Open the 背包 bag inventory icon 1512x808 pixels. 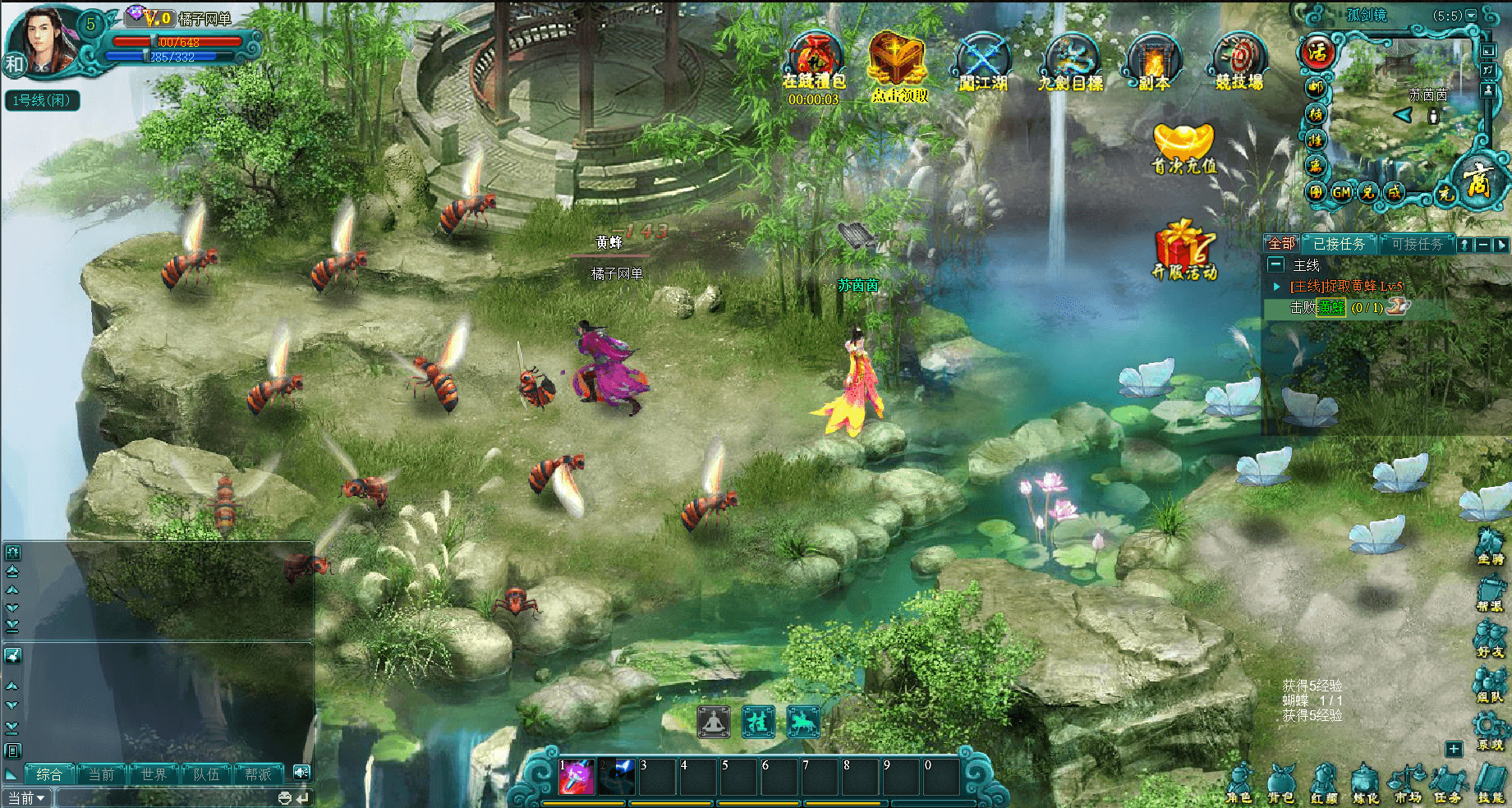tap(1280, 783)
